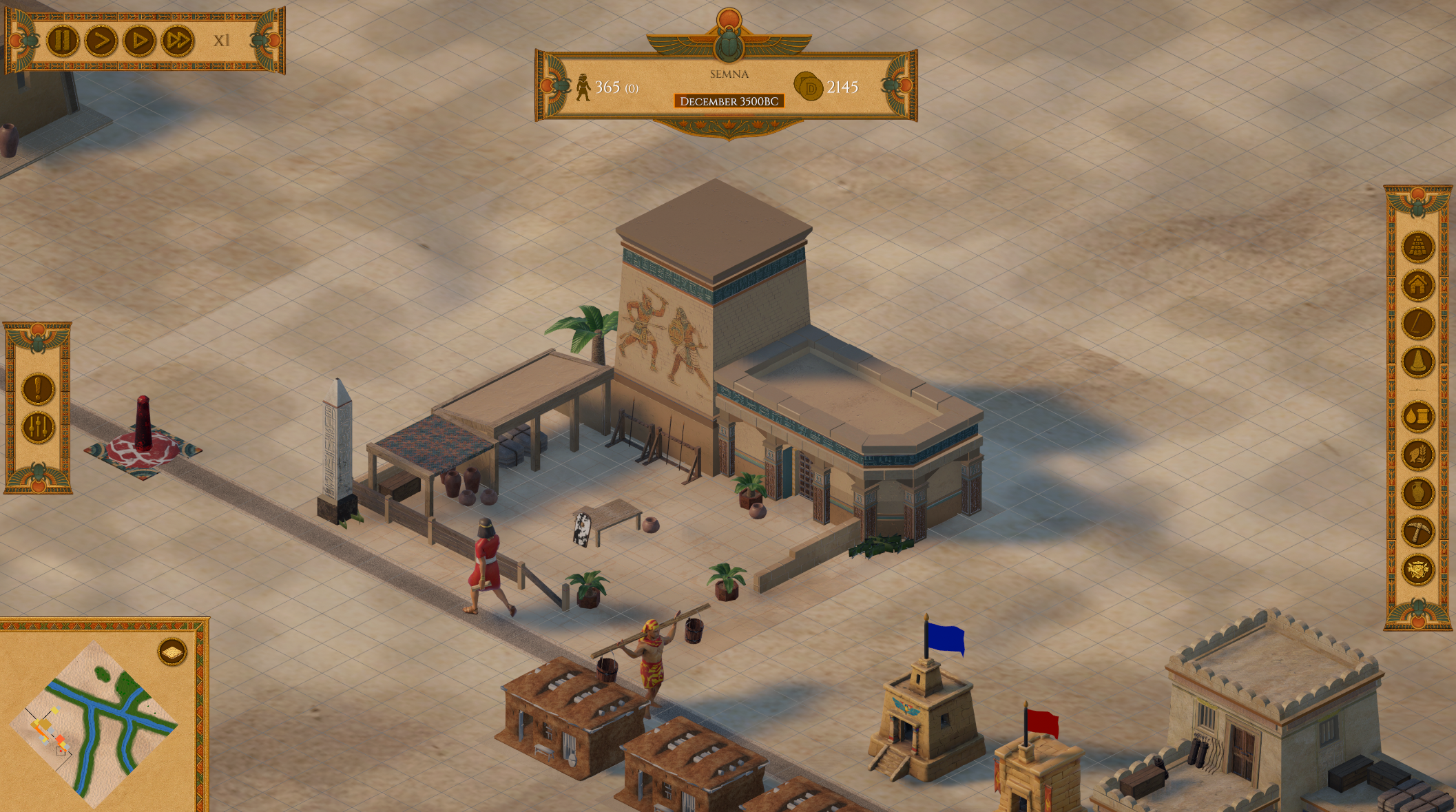Choose the slanted stick tool icon

coord(1417,323)
